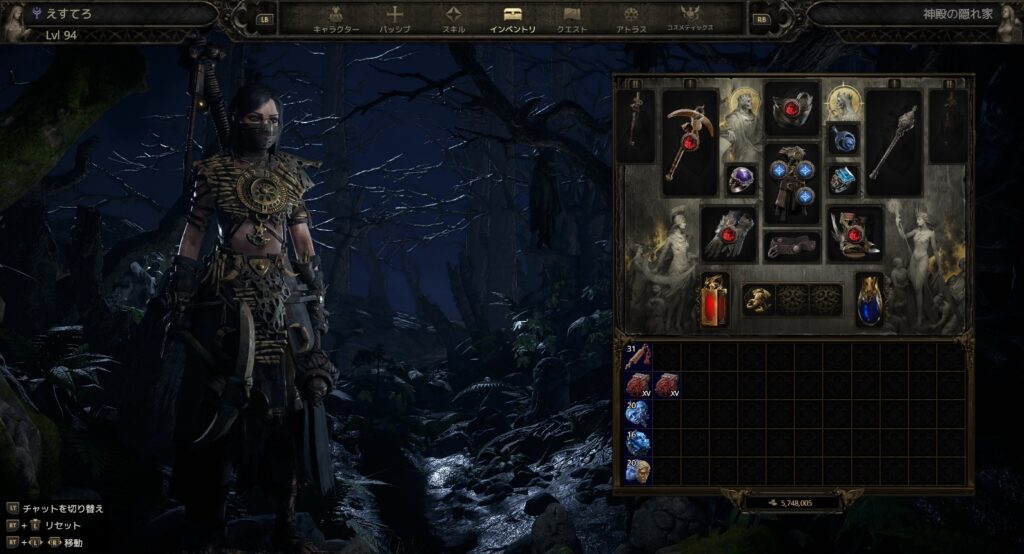
Task: Choose the equipped boots slot
Action: pyautogui.click(x=855, y=234)
